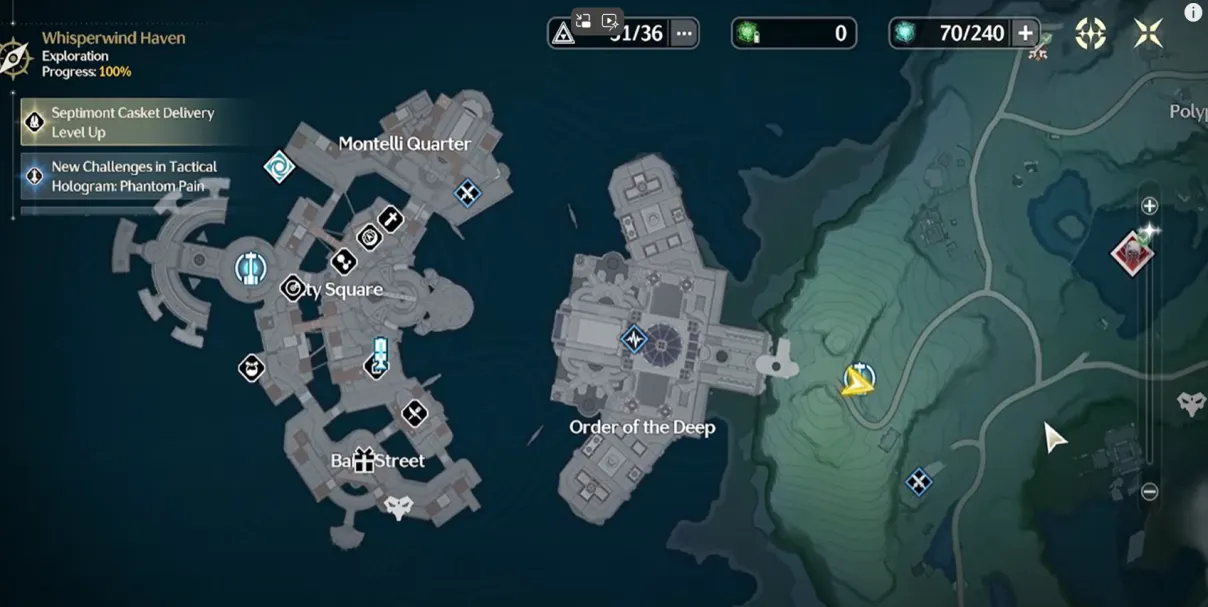Select the blue diamond marker on the green landmass

pyautogui.click(x=918, y=483)
